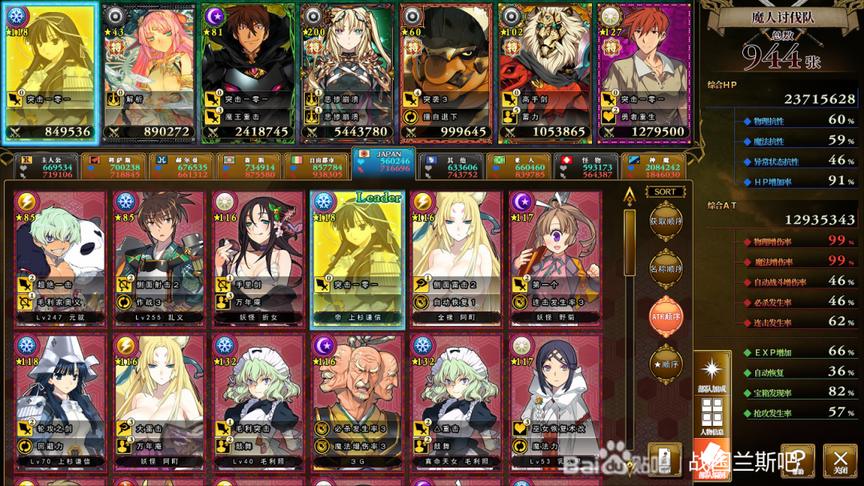Show the 神魔 faction tab
Screen dimensions: 864x486
(656, 166)
